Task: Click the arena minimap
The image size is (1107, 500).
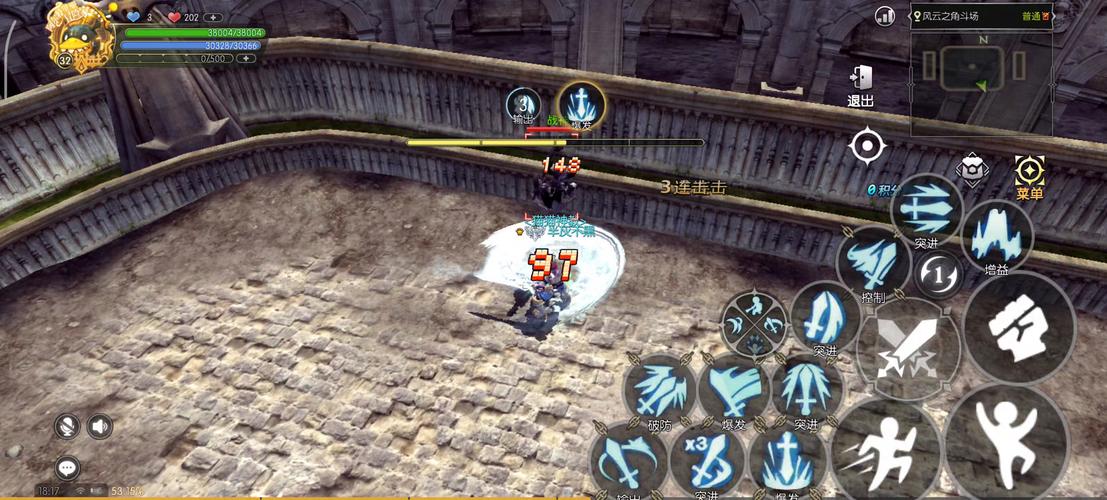Action: [x=980, y=70]
